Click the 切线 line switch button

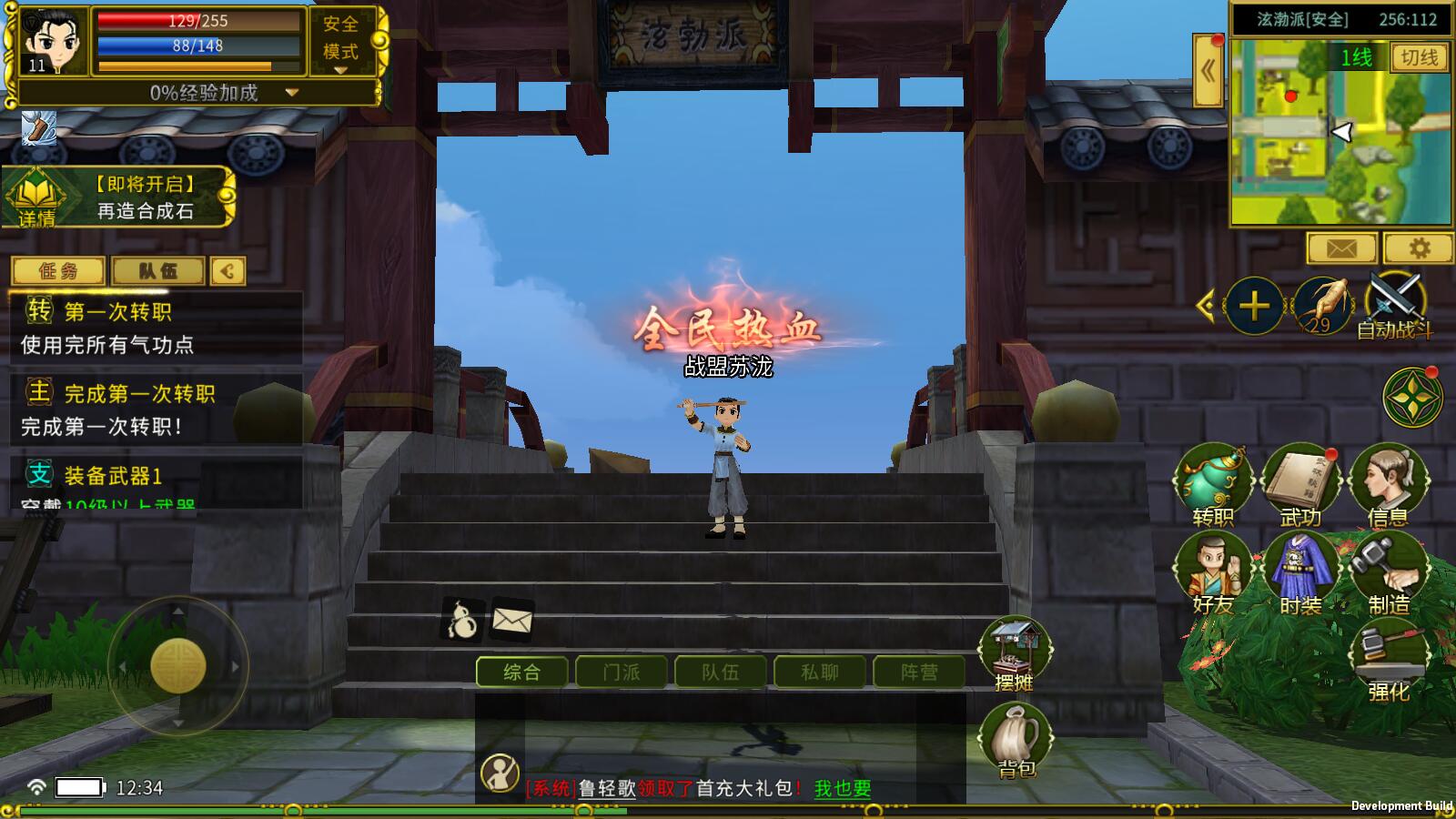[x=1419, y=58]
